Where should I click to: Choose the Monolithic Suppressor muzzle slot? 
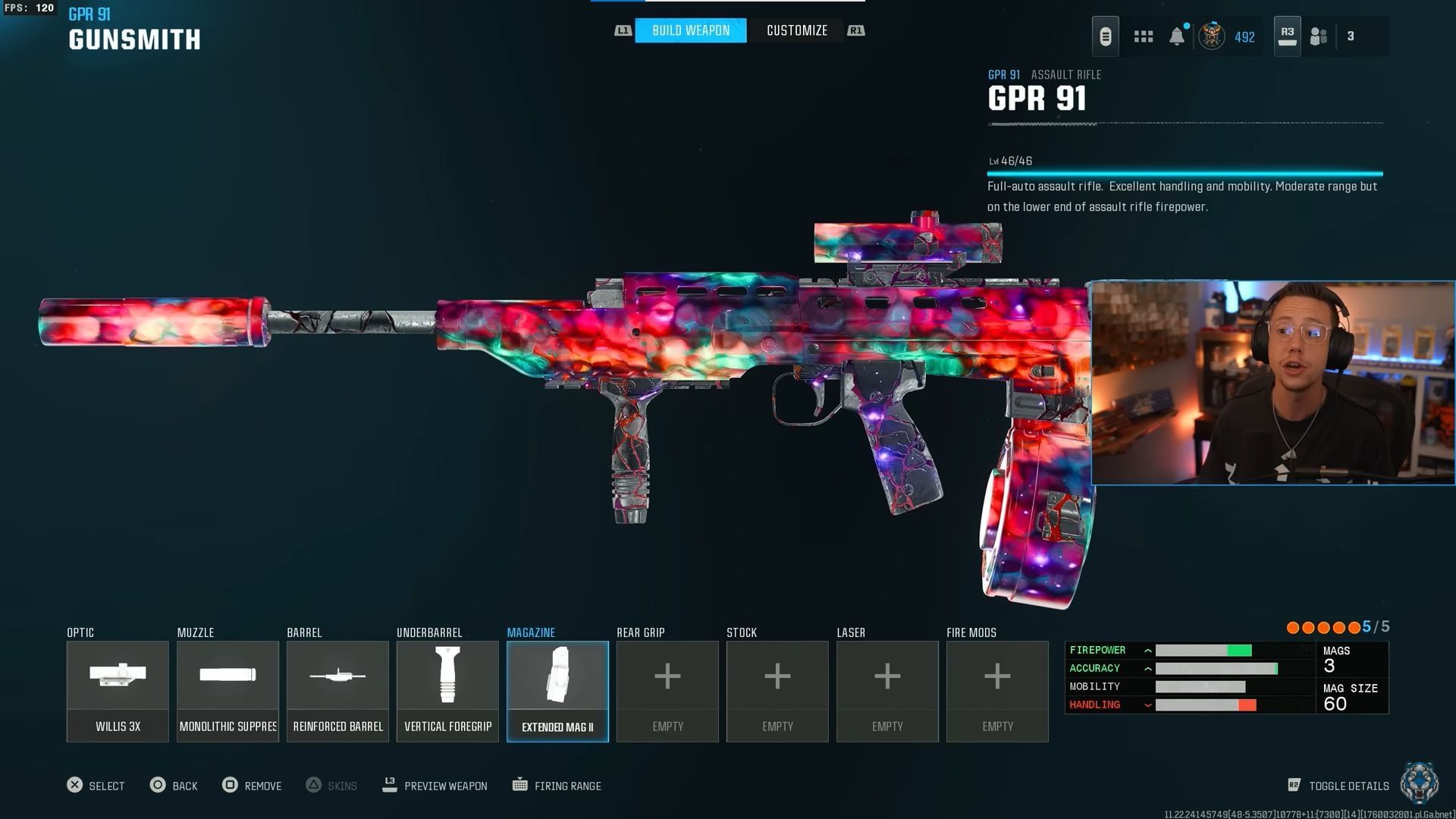coord(227,691)
